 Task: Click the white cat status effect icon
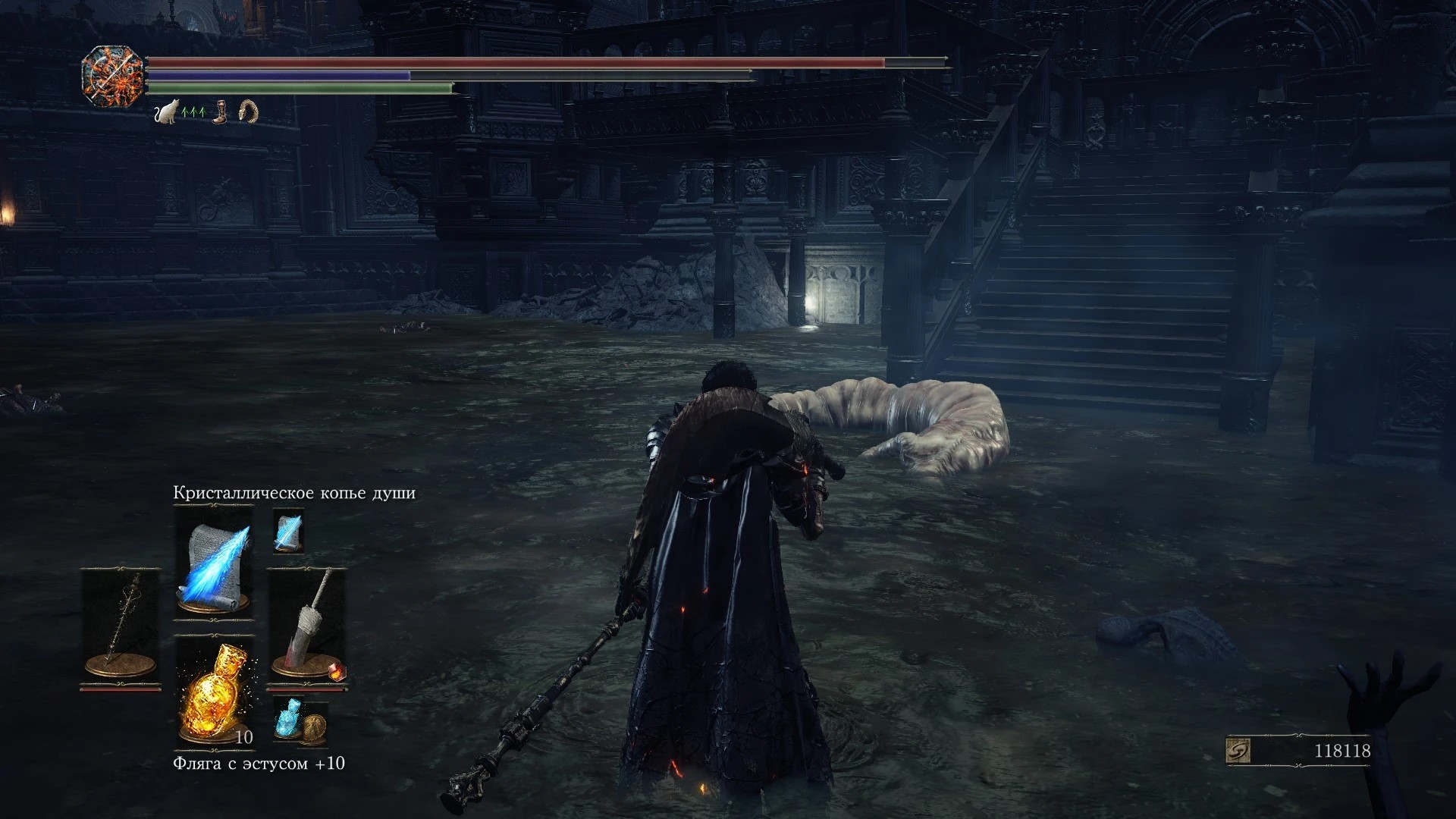pos(165,113)
